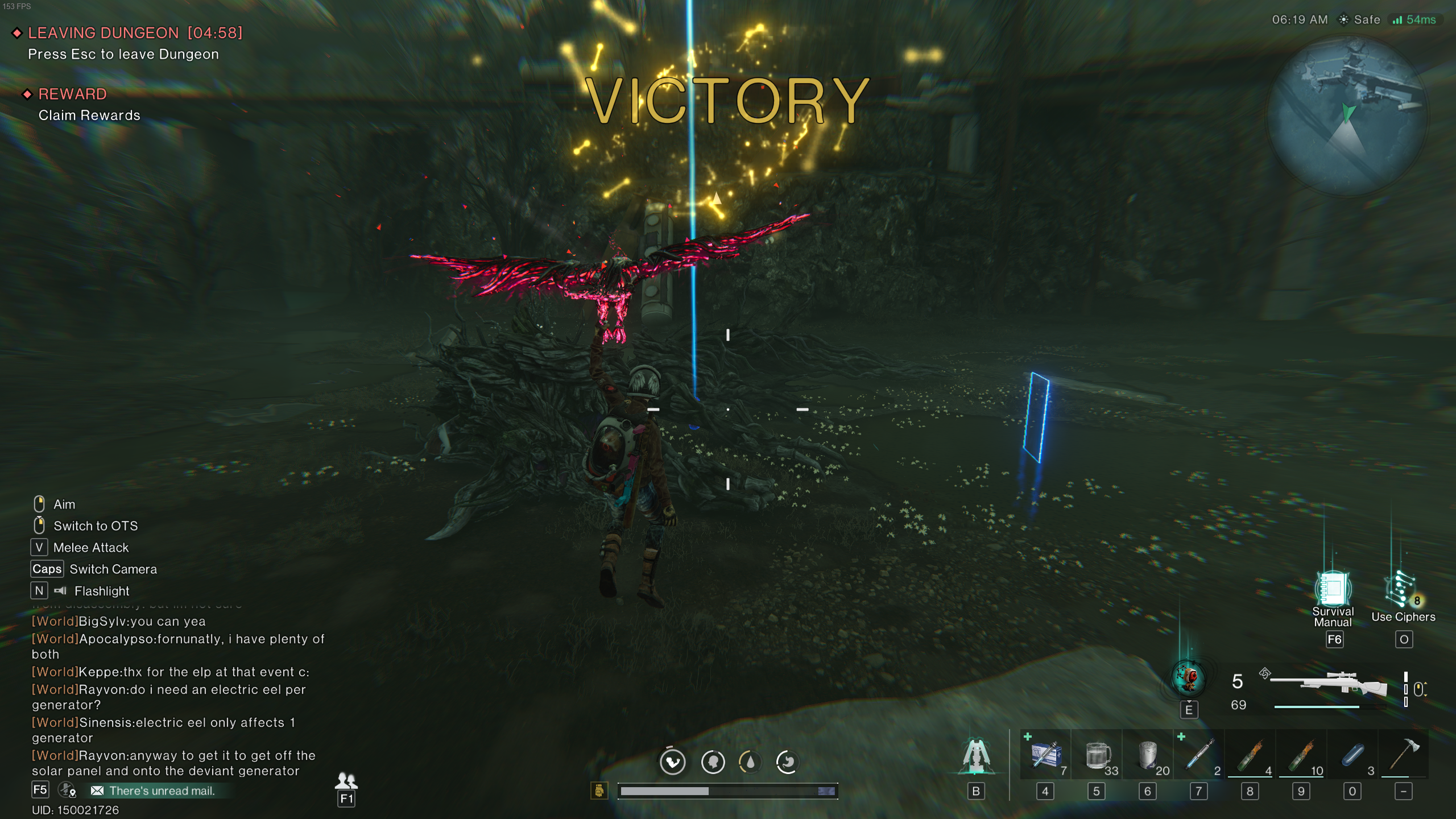Click the exosuit gear icon above B
Image resolution: width=1456 pixels, height=819 pixels.
click(976, 755)
